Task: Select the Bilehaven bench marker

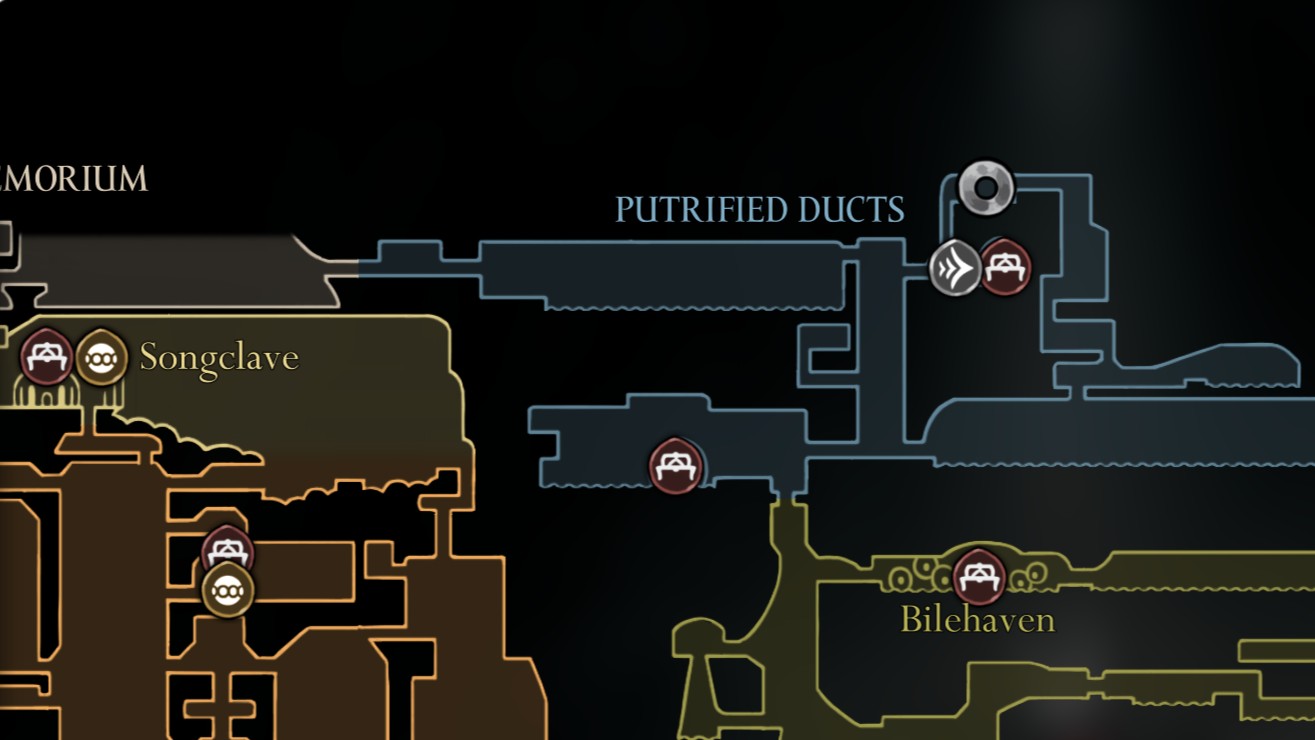Action: [978, 578]
